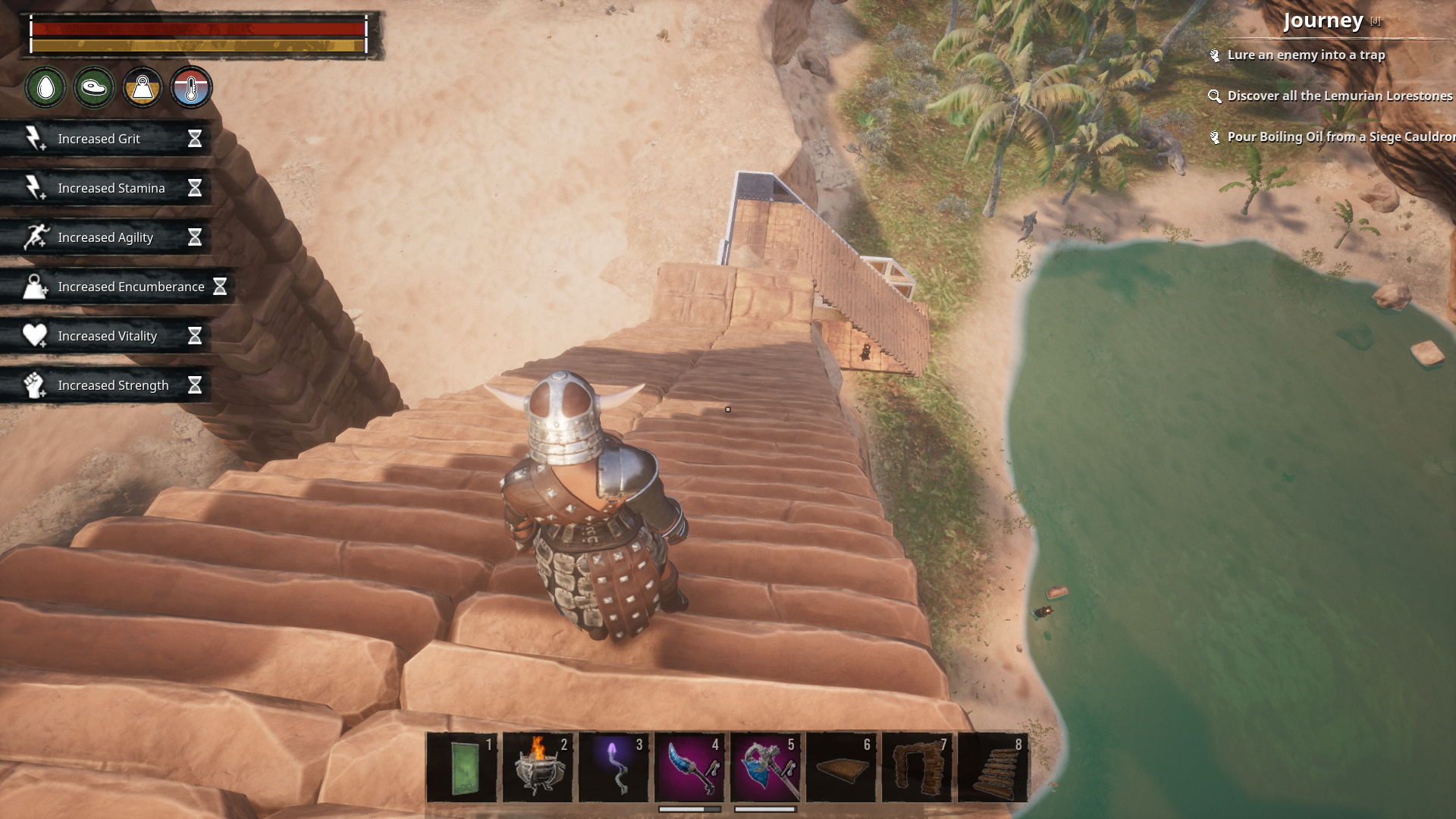The width and height of the screenshot is (1456, 819).
Task: Select the Increased Grit buff entry
Action: pyautogui.click(x=99, y=139)
